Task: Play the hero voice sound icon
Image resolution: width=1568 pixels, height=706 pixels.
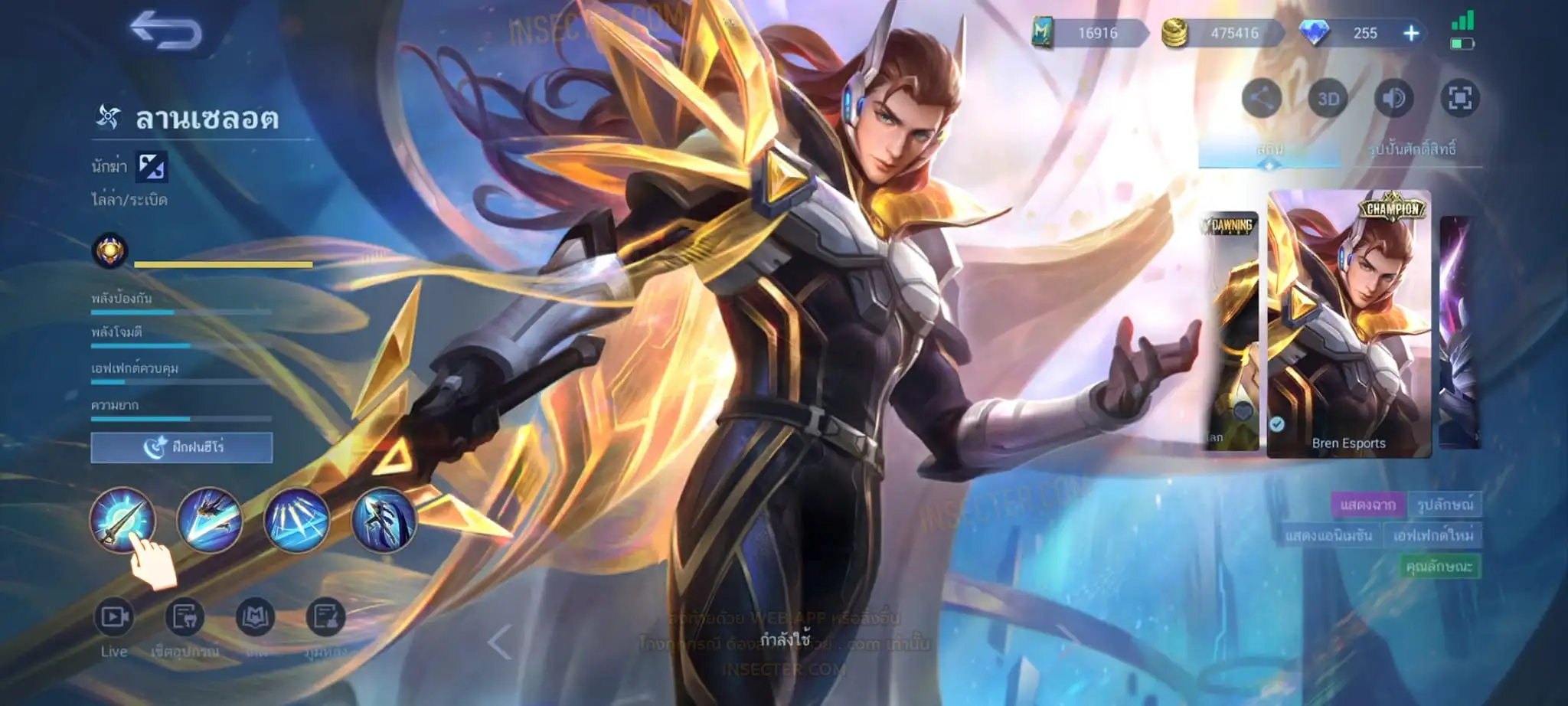Action: [1393, 98]
